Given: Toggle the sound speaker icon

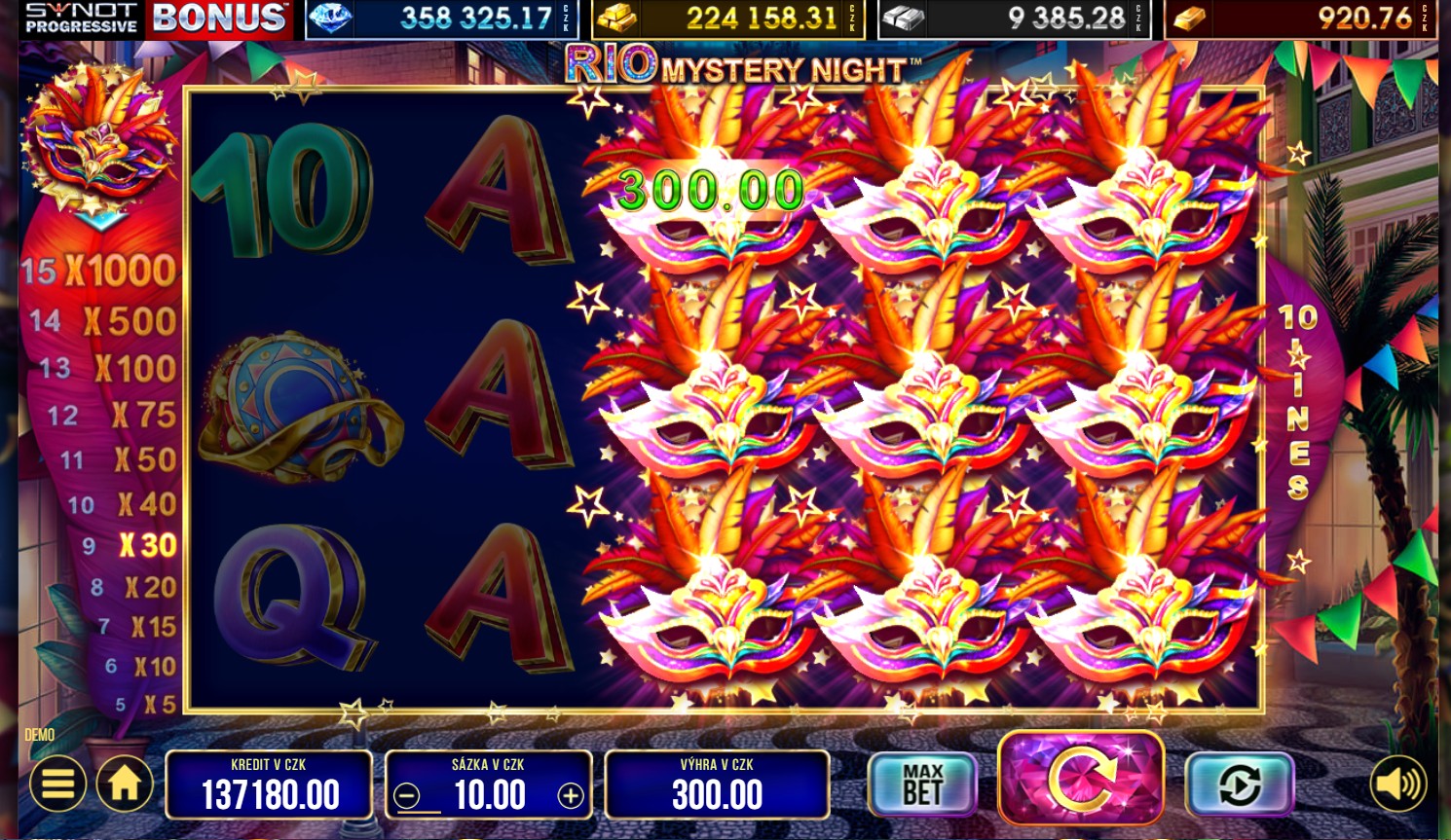Looking at the screenshot, I should (x=1397, y=784).
